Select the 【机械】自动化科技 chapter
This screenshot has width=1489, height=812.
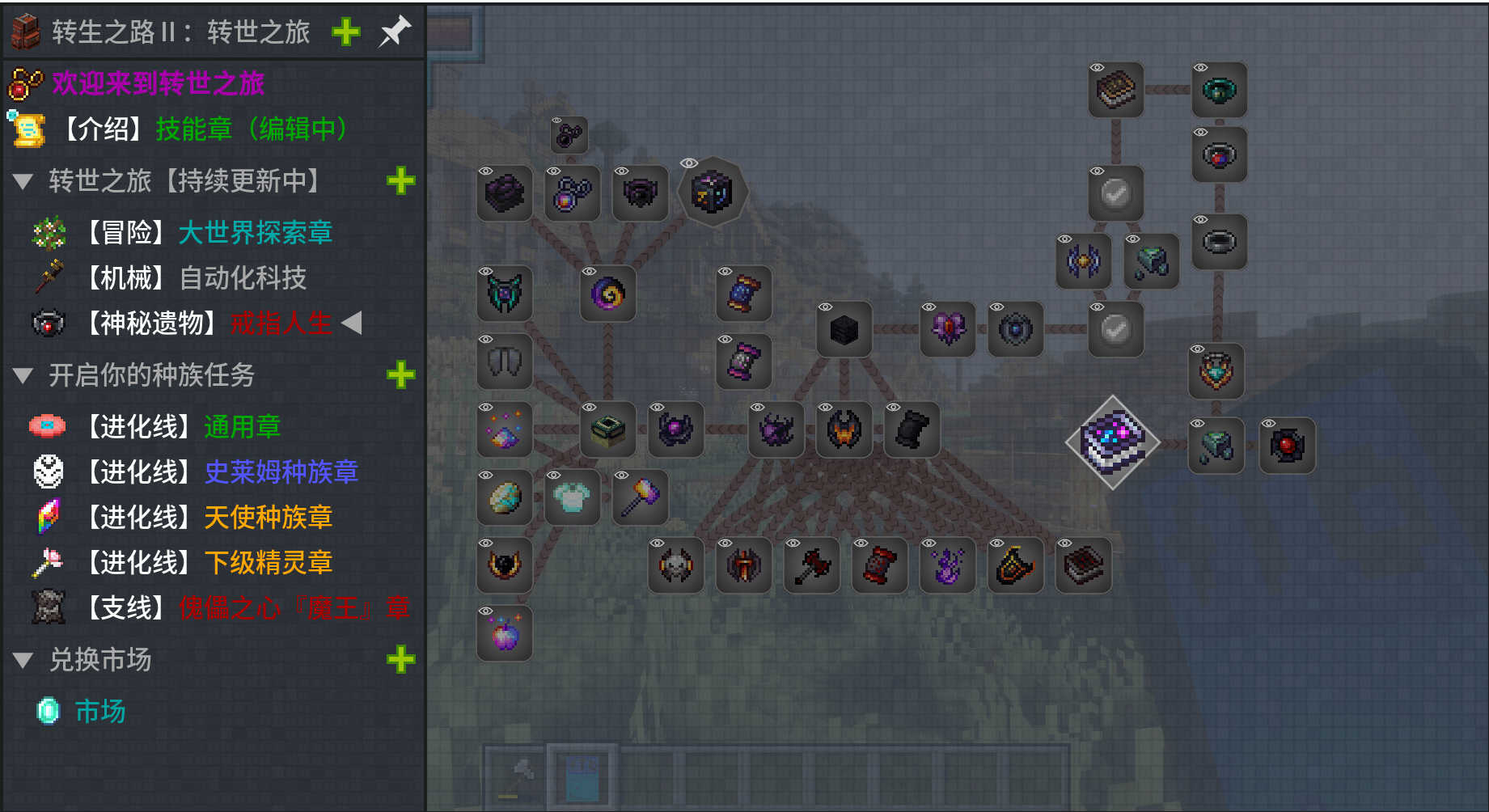241,278
